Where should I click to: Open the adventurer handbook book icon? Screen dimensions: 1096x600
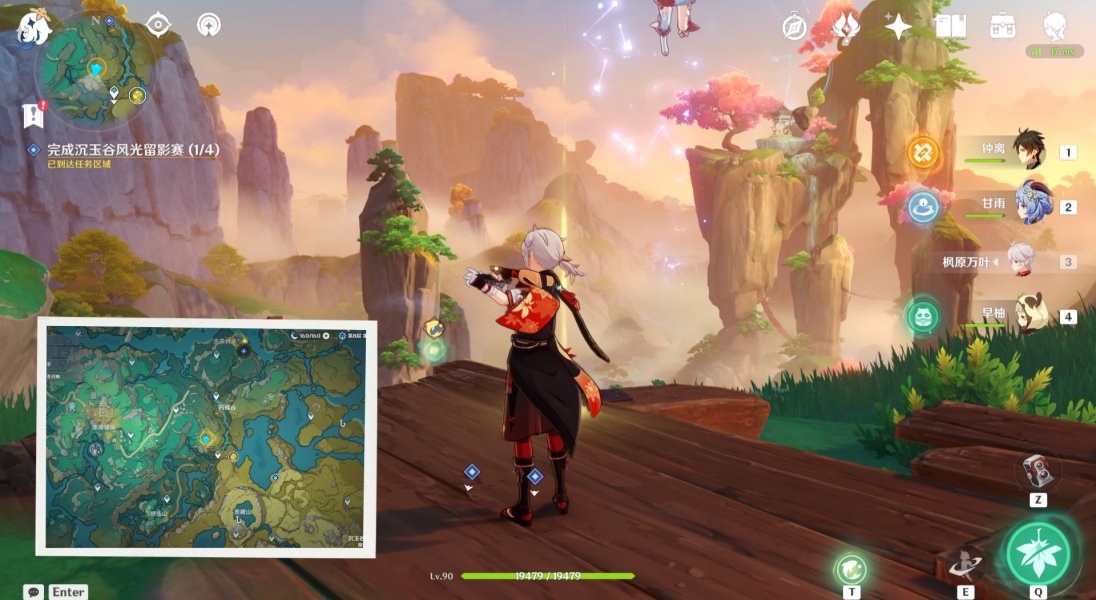[x=950, y=26]
